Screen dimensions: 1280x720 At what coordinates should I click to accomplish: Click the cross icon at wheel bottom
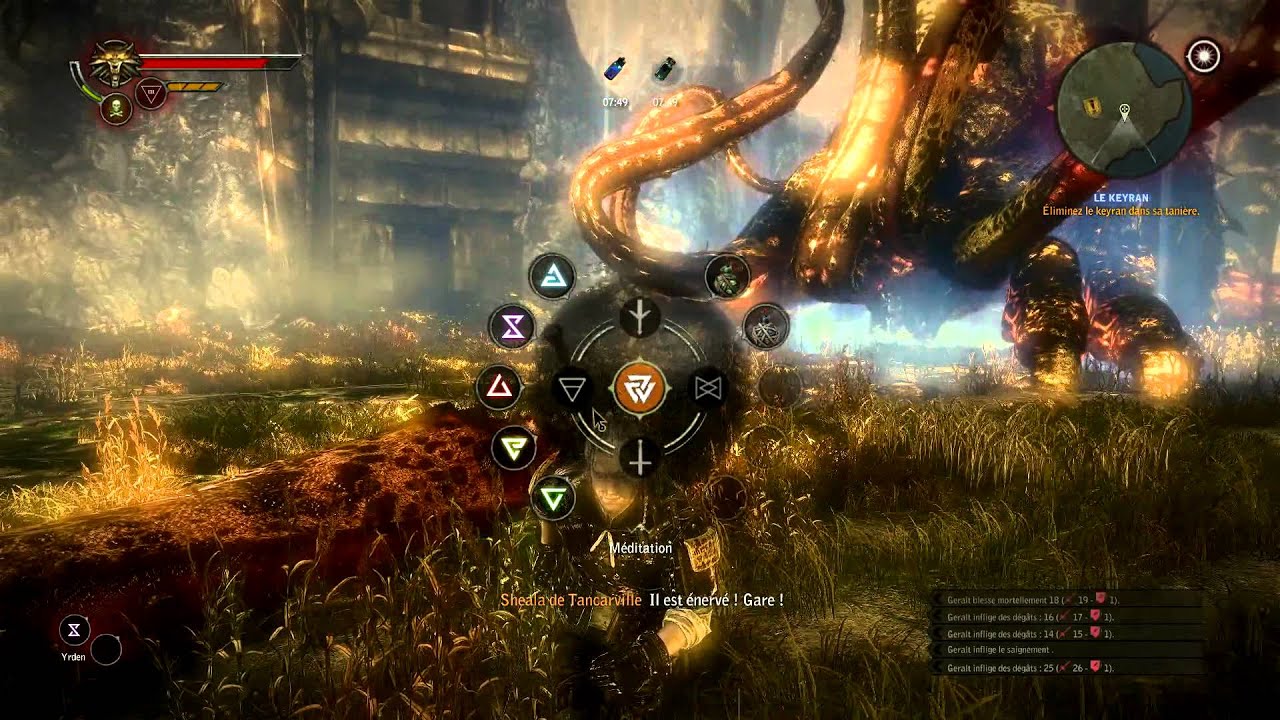(640, 458)
